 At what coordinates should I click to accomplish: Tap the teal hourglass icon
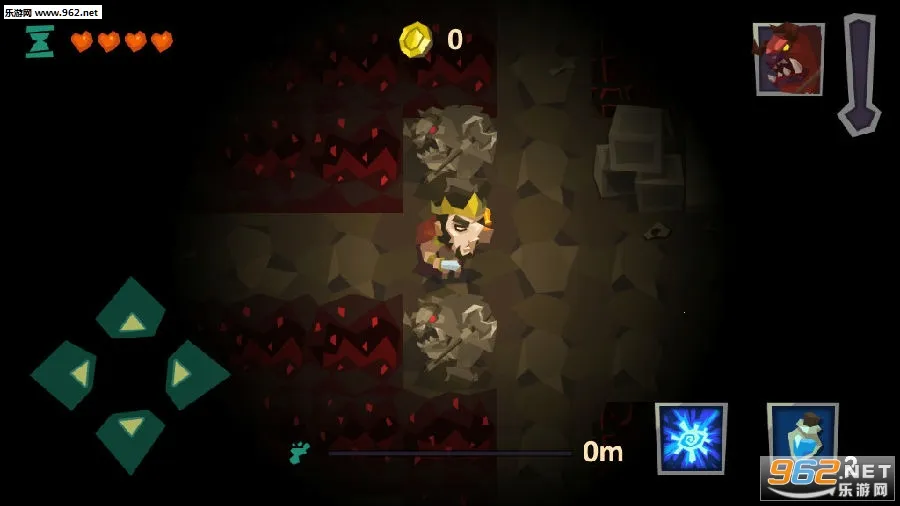tap(39, 41)
